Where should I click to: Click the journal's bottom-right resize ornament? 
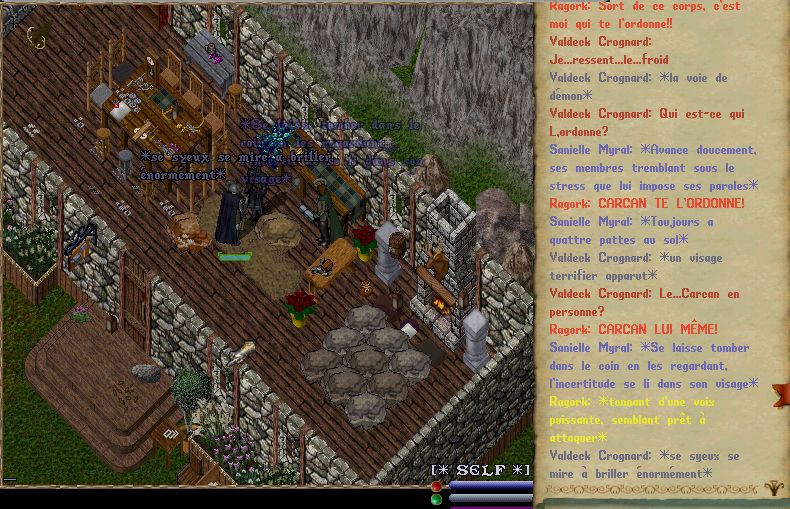[x=774, y=489]
